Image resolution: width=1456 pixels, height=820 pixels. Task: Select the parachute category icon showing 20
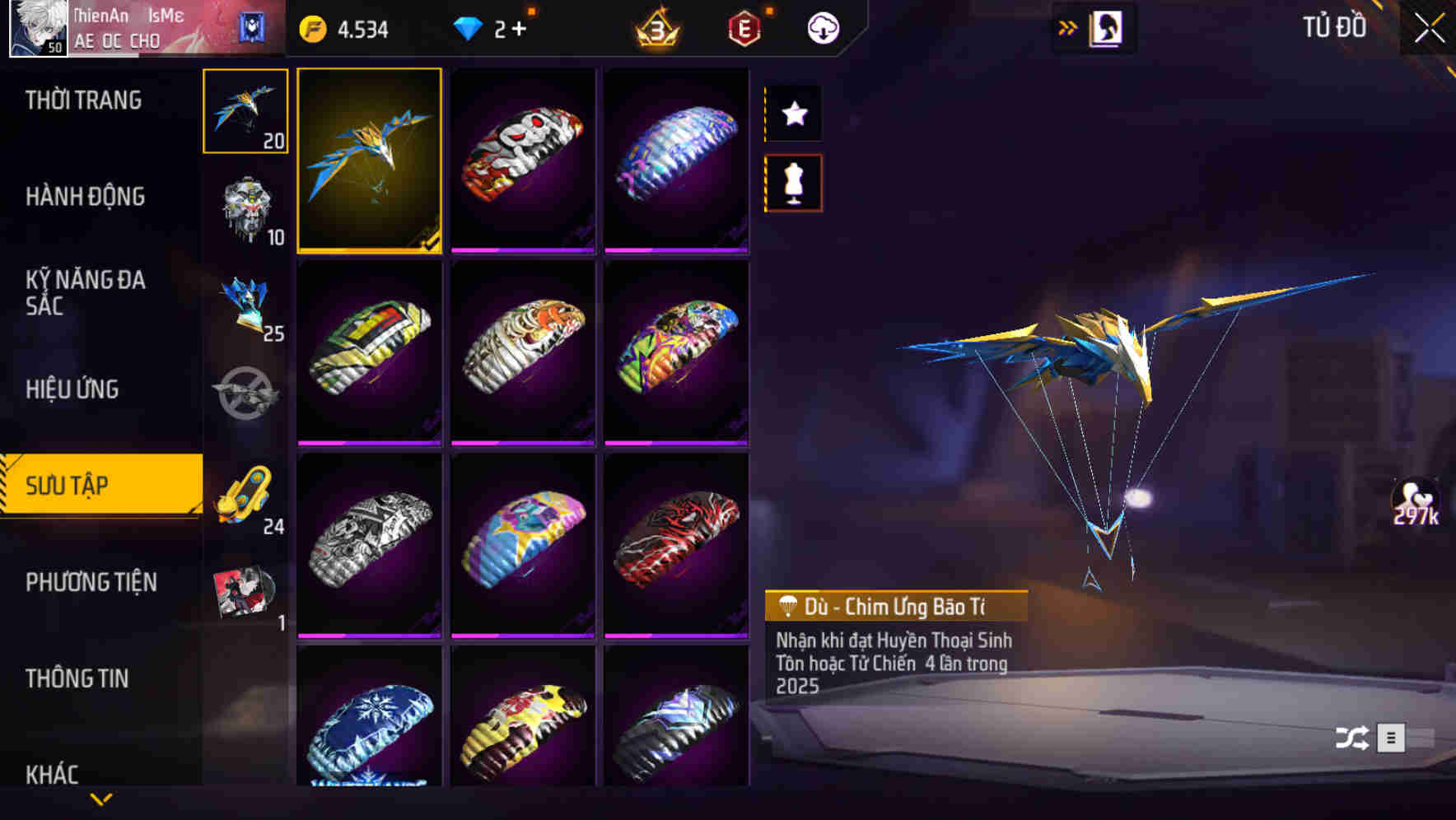point(244,111)
